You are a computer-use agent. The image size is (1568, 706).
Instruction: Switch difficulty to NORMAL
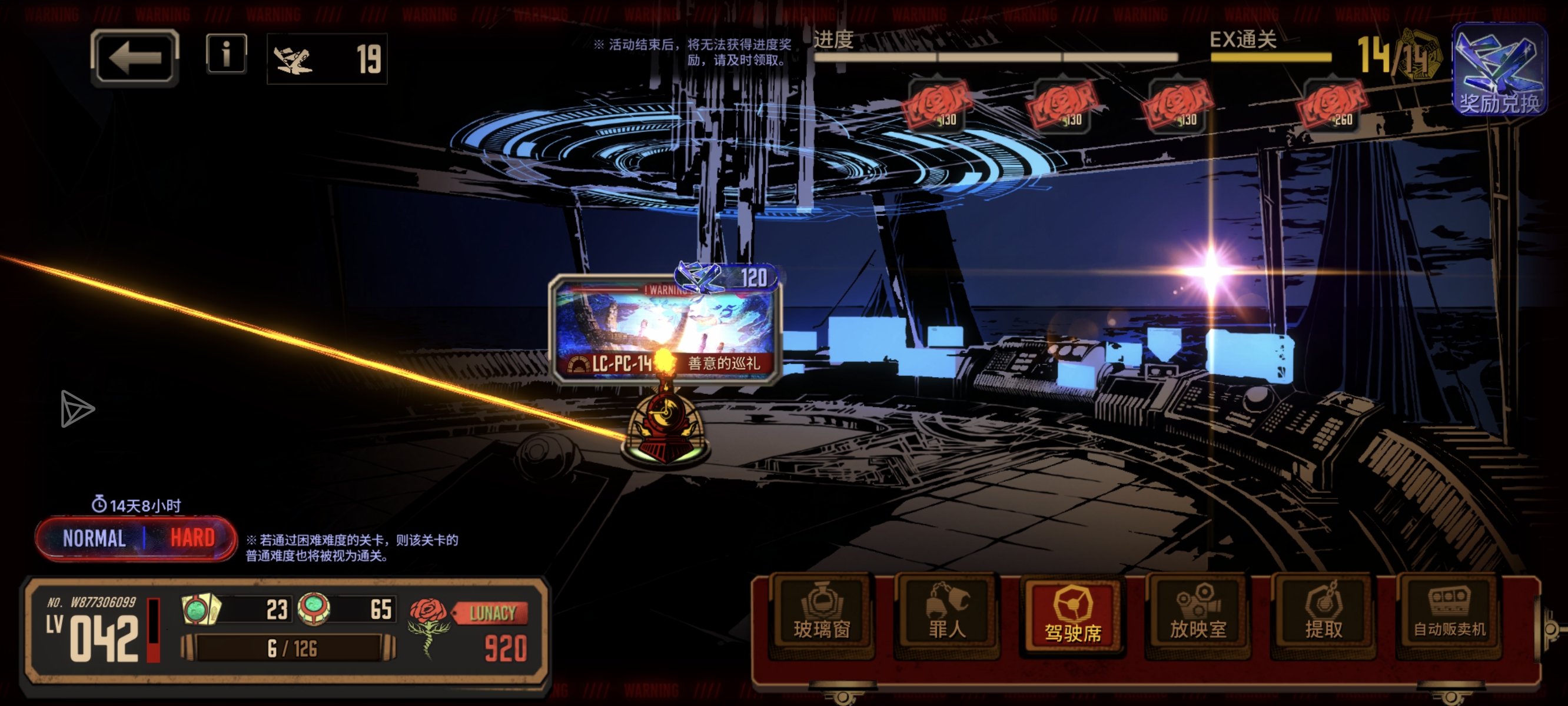pos(94,539)
